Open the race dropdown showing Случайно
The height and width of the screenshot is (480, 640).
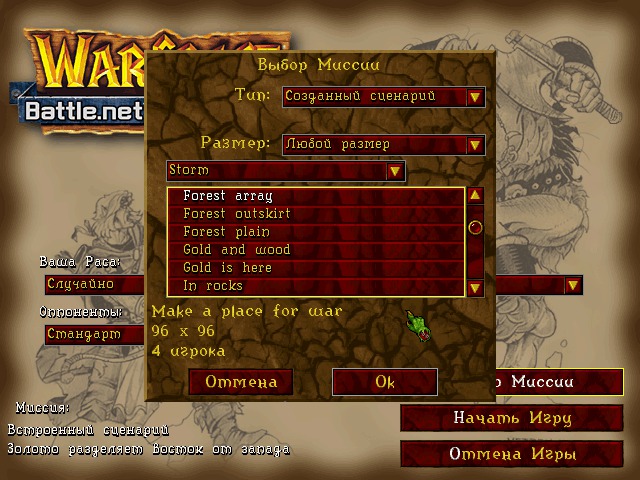click(x=95, y=284)
